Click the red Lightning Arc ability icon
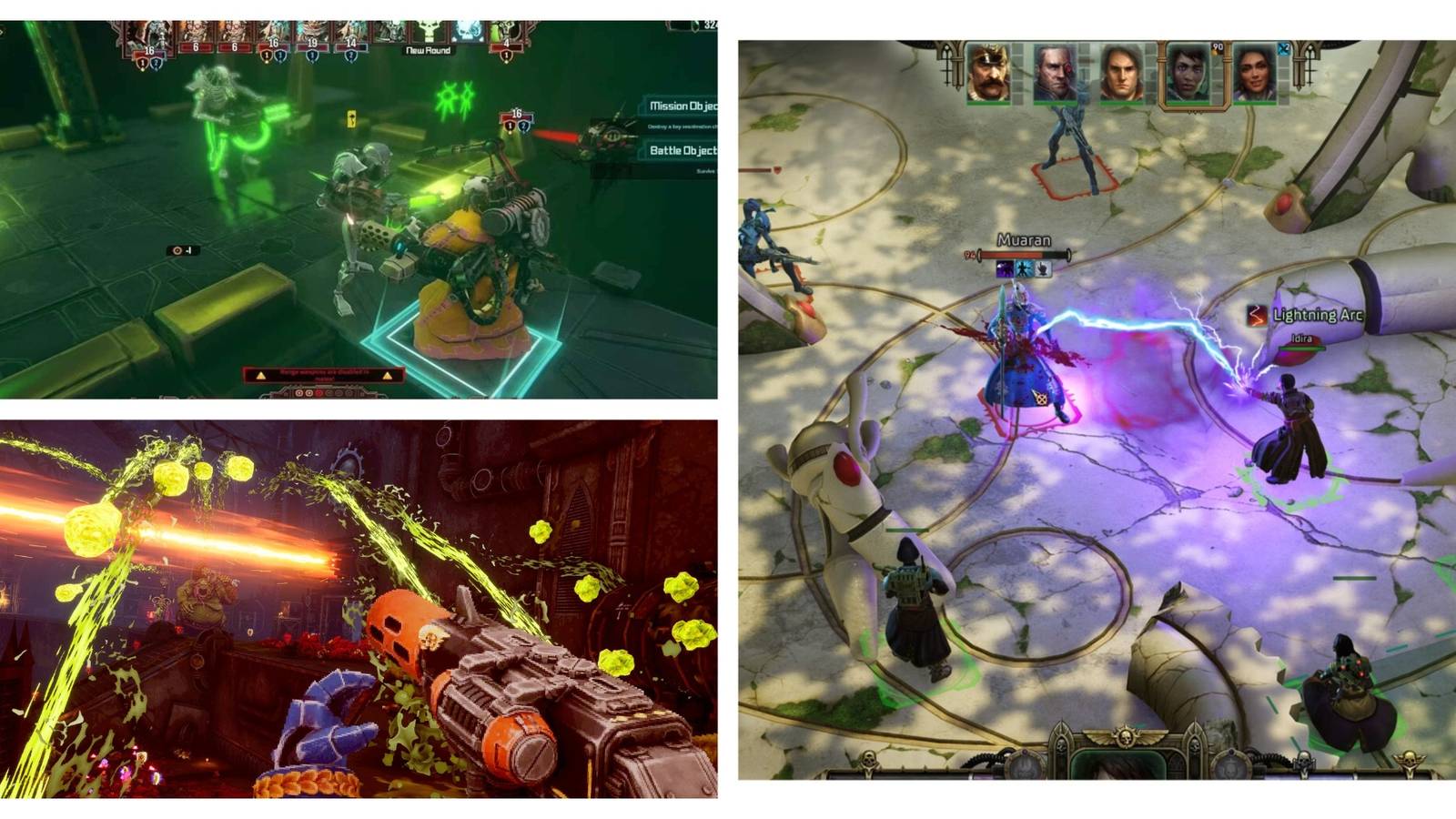The height and width of the screenshot is (819, 1456). point(1256,315)
